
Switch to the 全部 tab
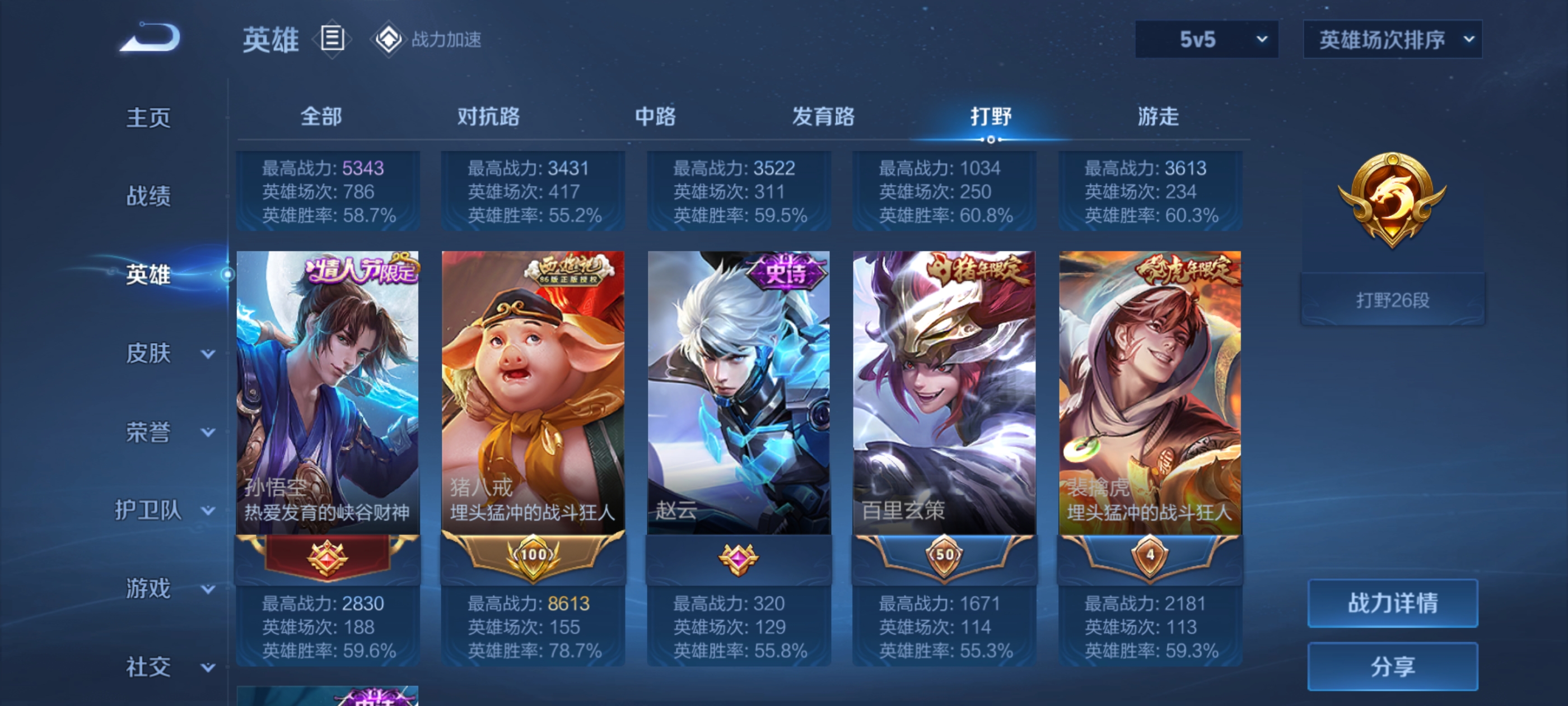pos(321,116)
